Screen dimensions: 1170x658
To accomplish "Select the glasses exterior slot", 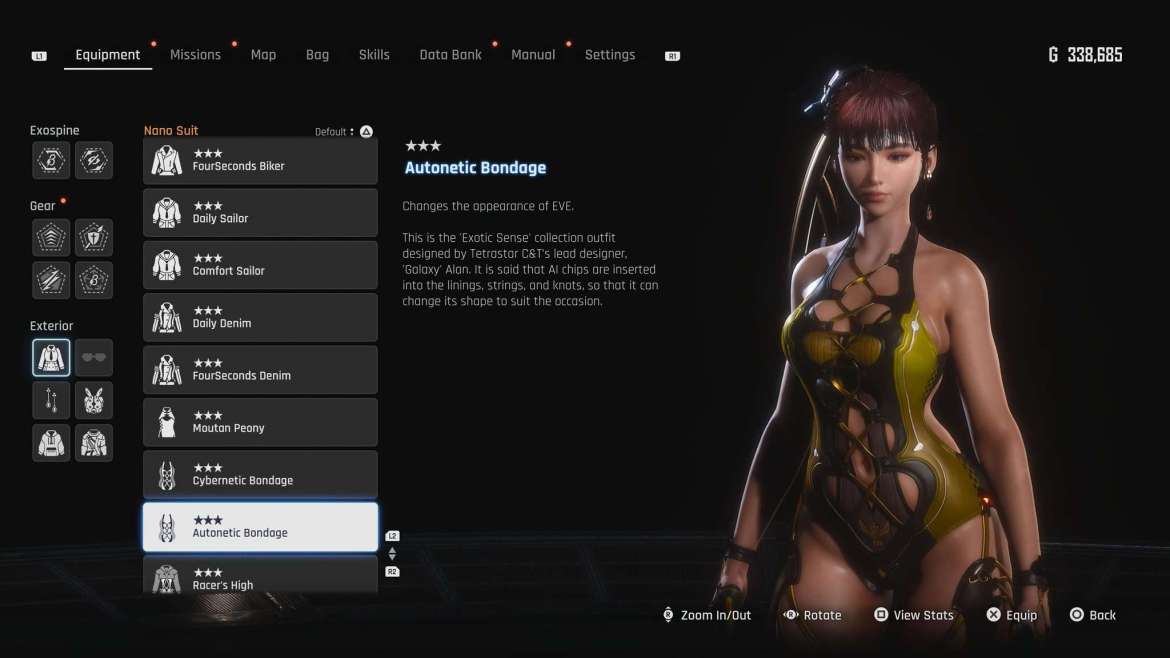I will point(94,358).
